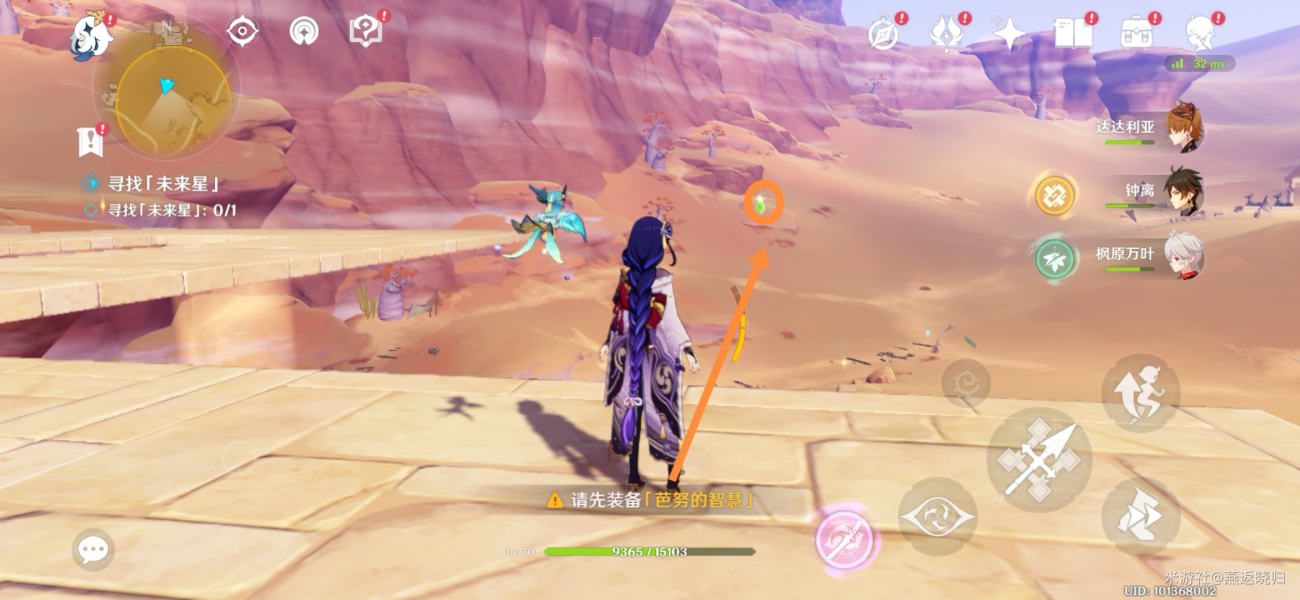The width and height of the screenshot is (1300, 600).
Task: Tap the spear normal attack button
Action: pos(1038,459)
